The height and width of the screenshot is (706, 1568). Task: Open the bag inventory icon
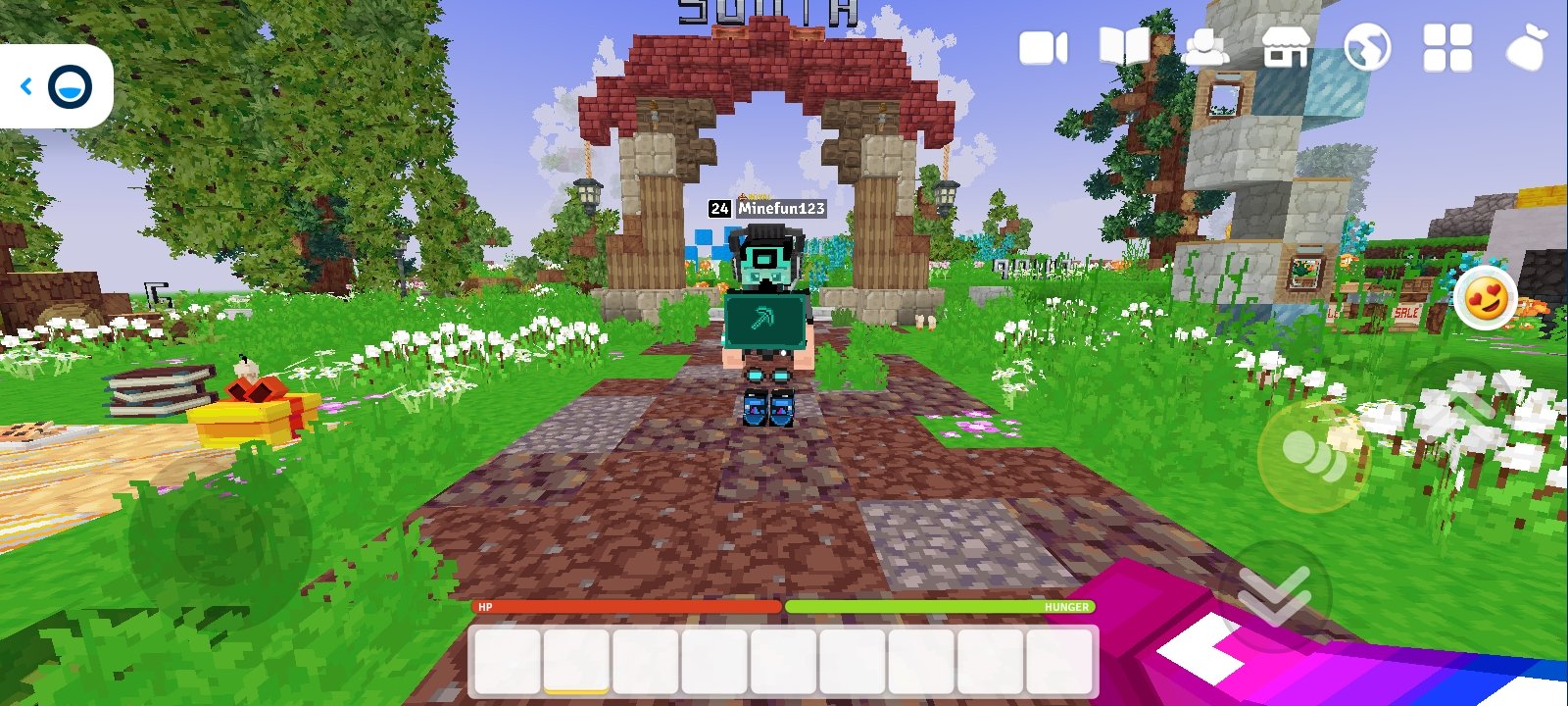pyautogui.click(x=1526, y=47)
